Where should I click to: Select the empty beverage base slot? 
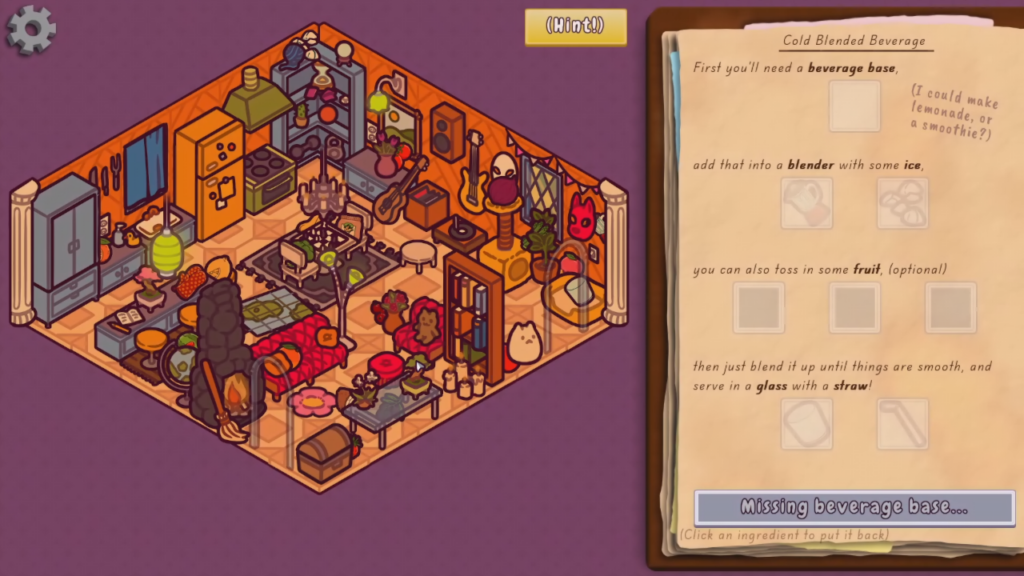coord(855,106)
